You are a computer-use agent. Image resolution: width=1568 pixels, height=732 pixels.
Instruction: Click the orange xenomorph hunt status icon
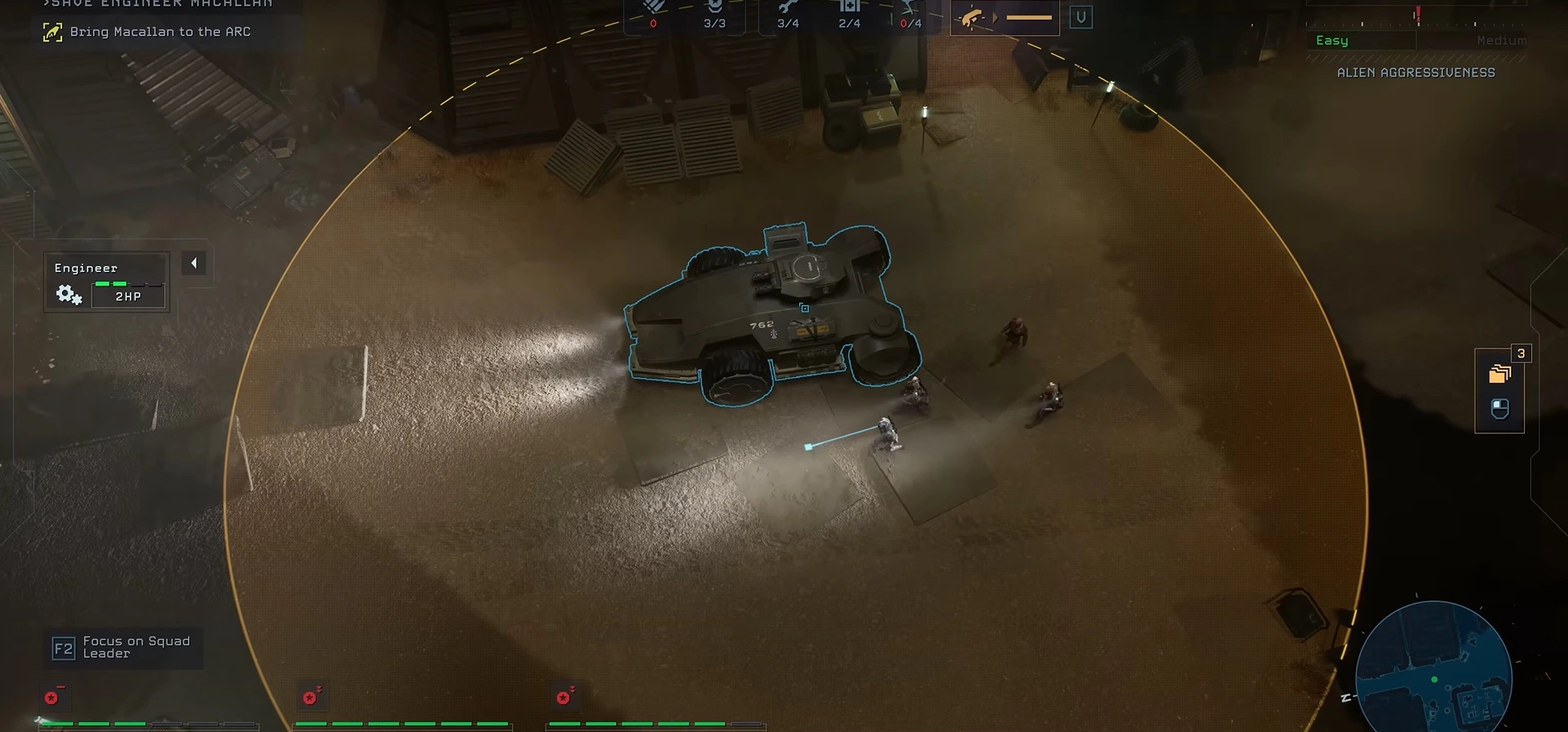tap(972, 18)
